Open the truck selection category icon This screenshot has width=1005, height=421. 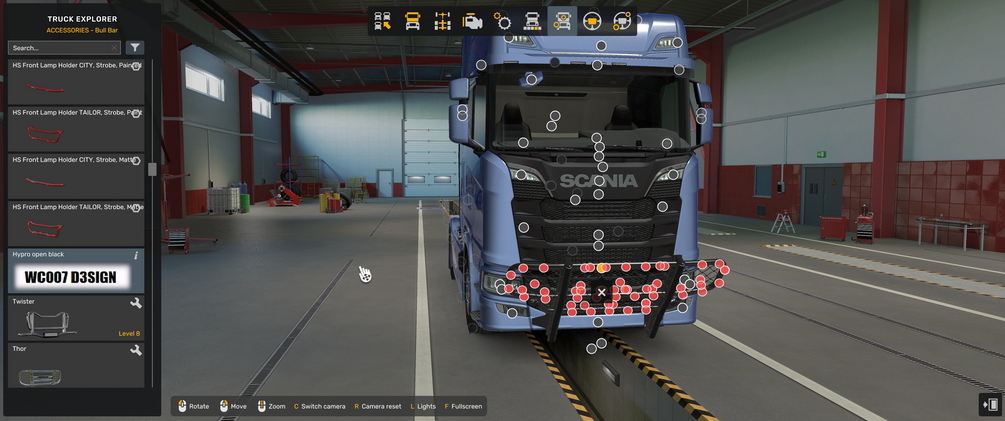[382, 21]
